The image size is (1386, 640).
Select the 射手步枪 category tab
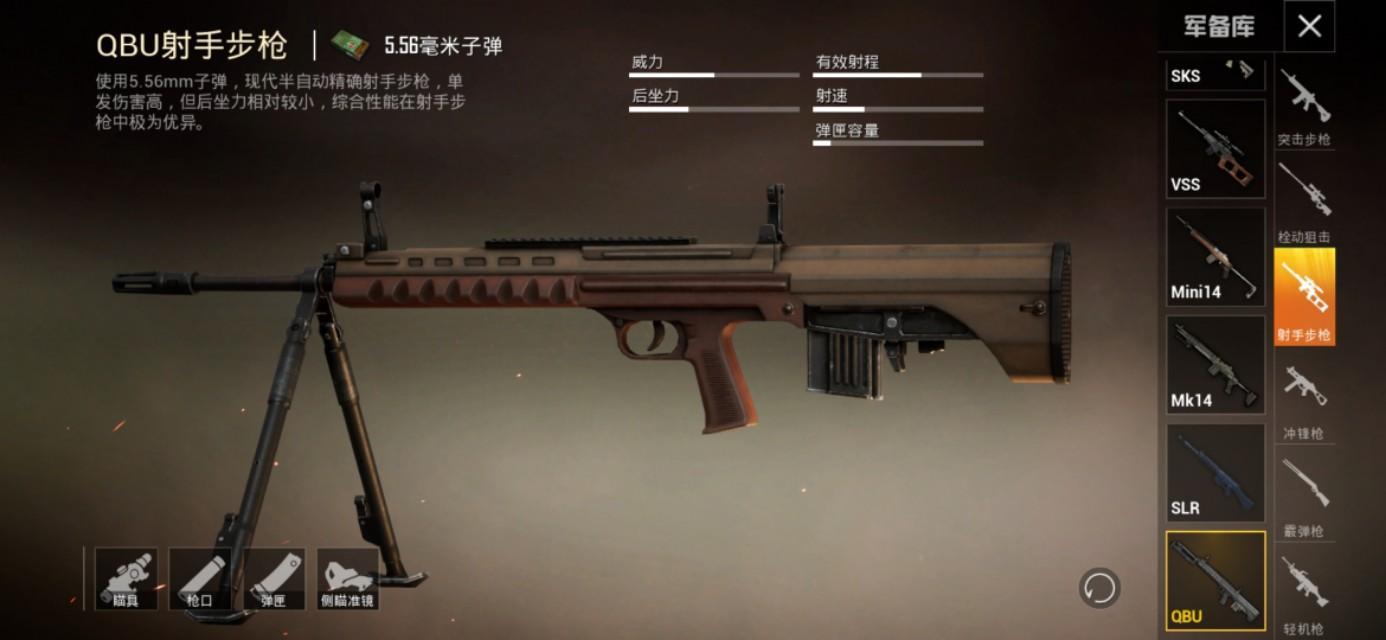coord(1304,297)
